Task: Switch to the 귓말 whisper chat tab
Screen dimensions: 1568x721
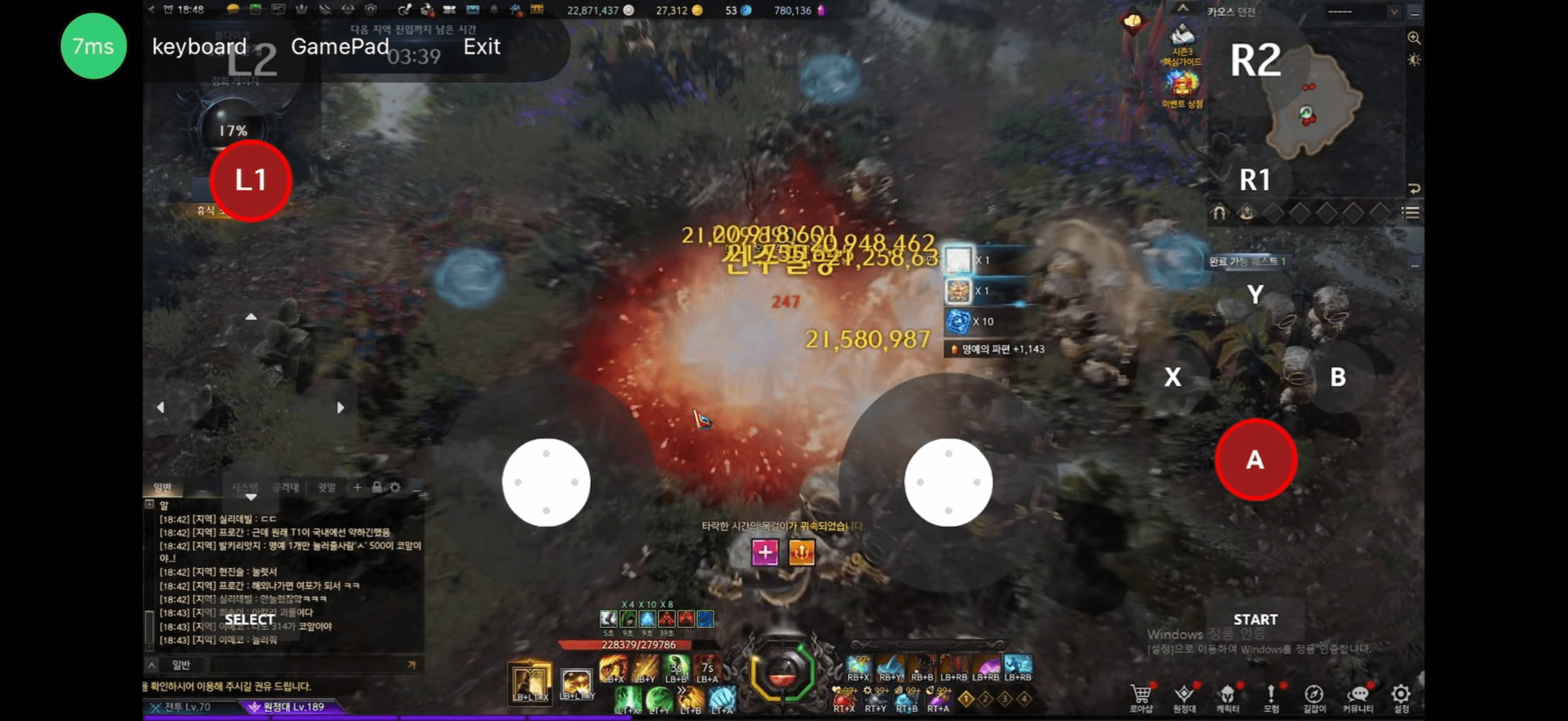Action: (326, 488)
